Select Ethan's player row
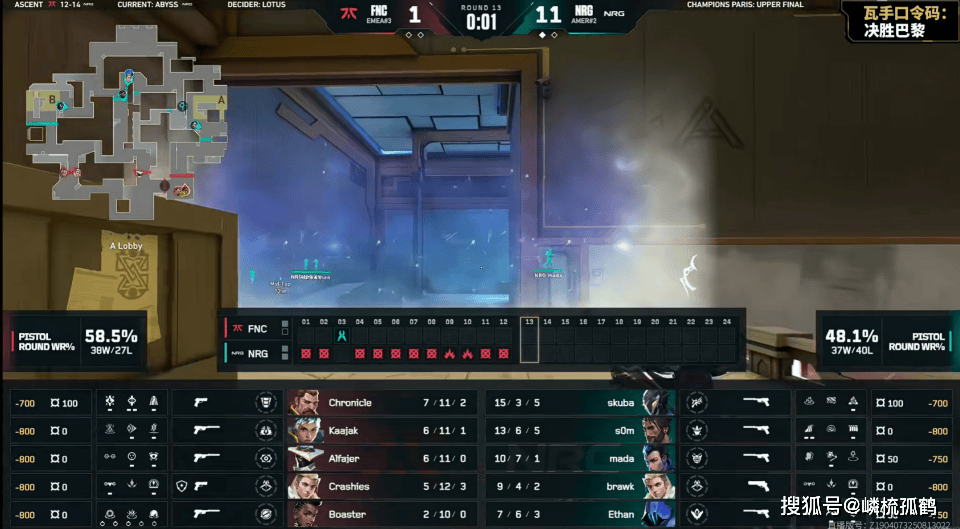The image size is (960, 529). point(580,514)
